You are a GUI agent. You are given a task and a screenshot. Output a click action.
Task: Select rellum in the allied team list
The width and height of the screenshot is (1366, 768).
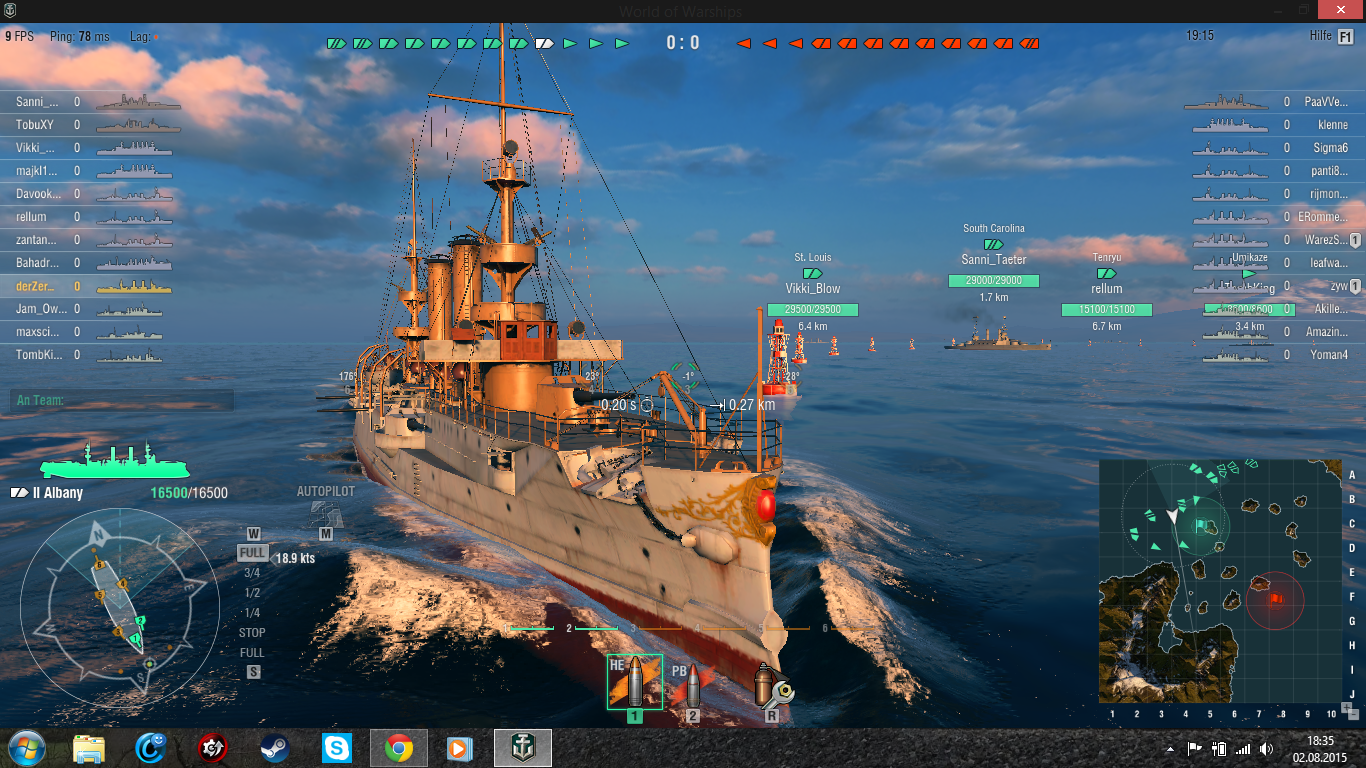pyautogui.click(x=32, y=217)
